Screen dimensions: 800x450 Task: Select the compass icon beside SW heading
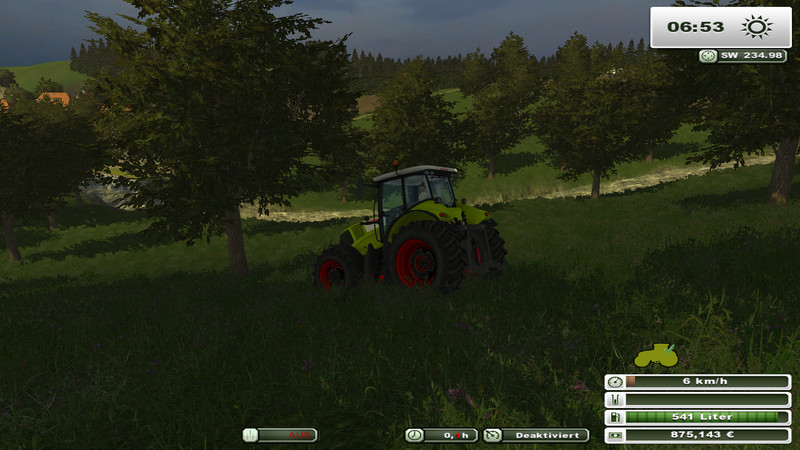(708, 56)
